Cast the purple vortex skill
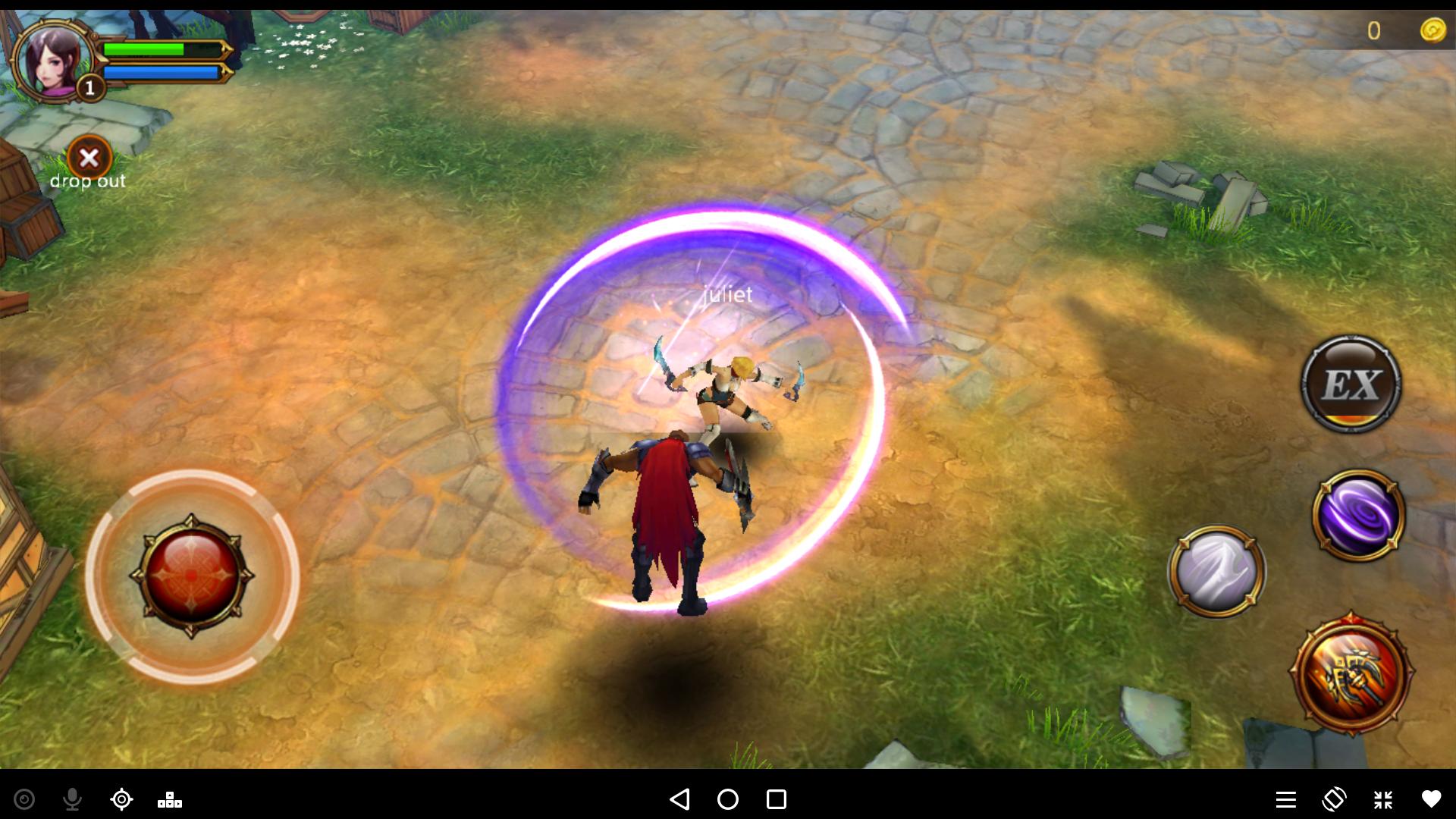Screen dimensions: 1456x819 1358,515
